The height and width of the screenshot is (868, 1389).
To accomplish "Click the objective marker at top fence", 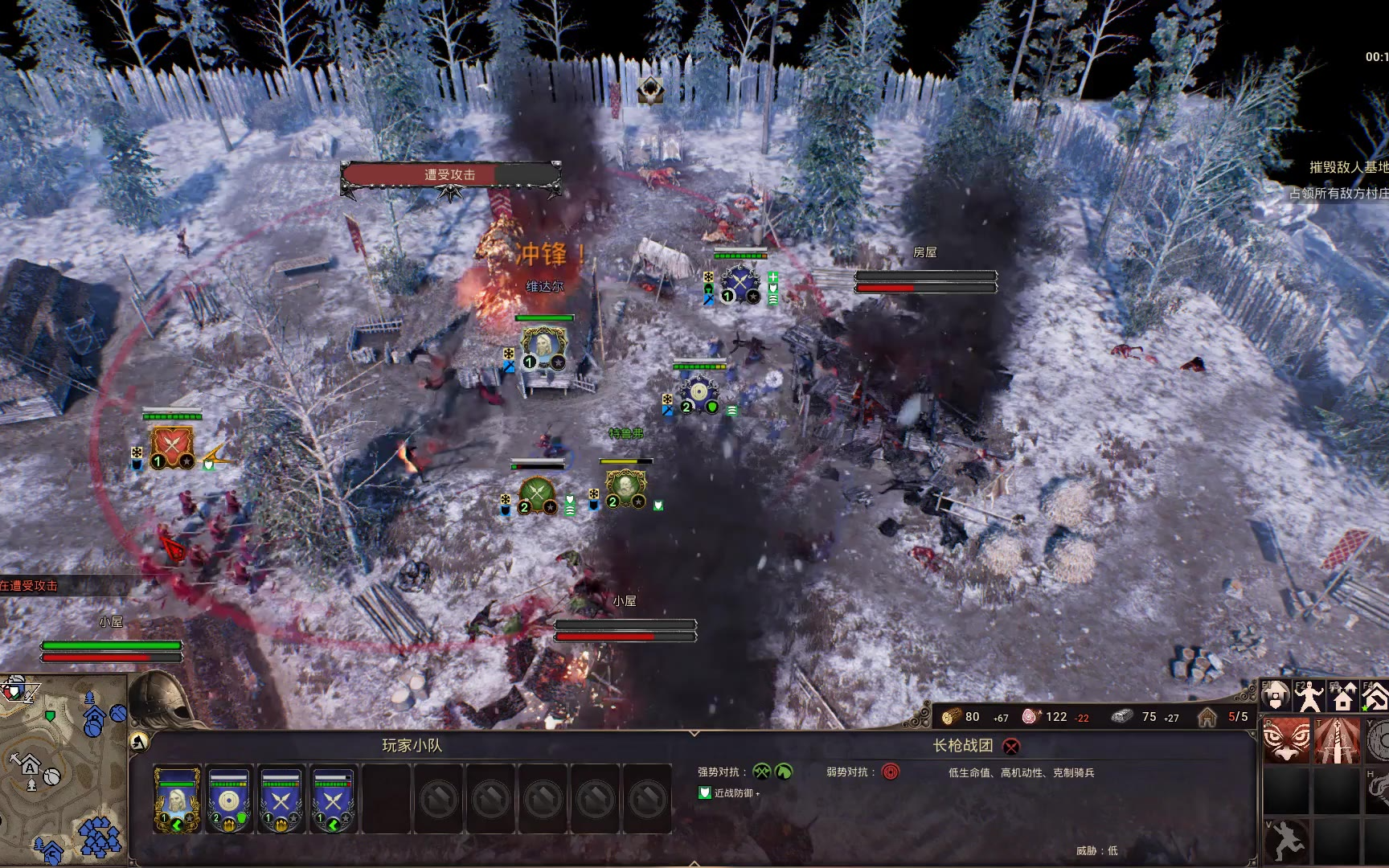I will click(x=650, y=91).
